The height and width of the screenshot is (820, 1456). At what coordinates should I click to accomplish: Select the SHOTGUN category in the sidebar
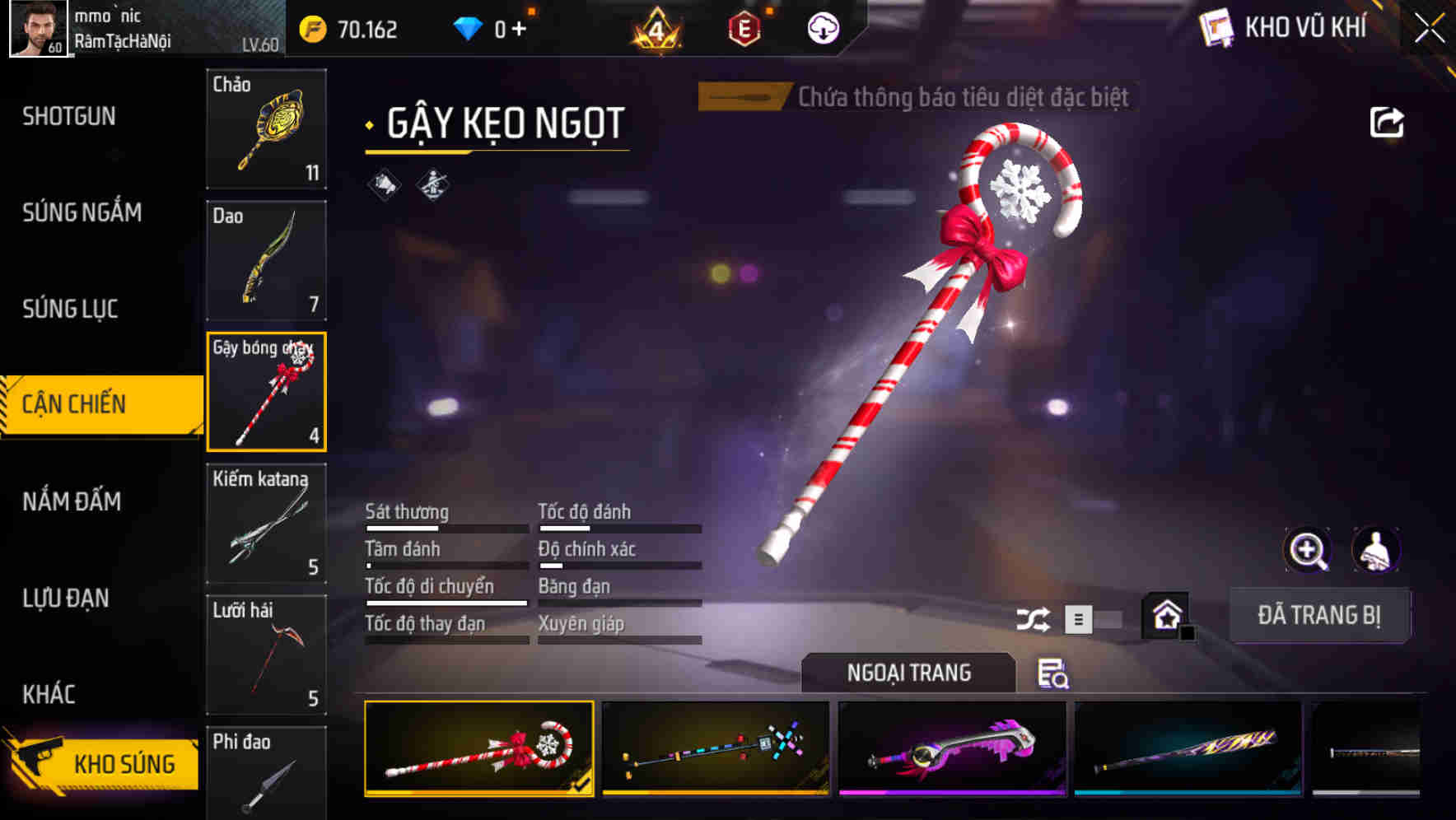69,117
